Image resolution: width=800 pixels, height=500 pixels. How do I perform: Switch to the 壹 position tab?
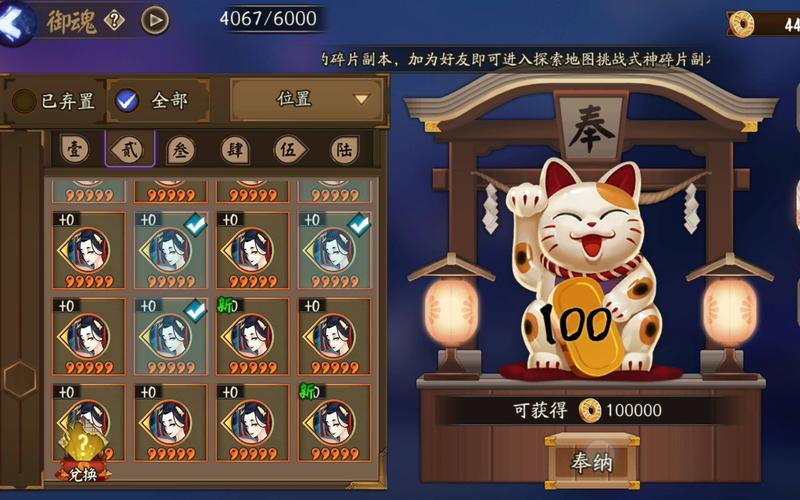[74, 149]
